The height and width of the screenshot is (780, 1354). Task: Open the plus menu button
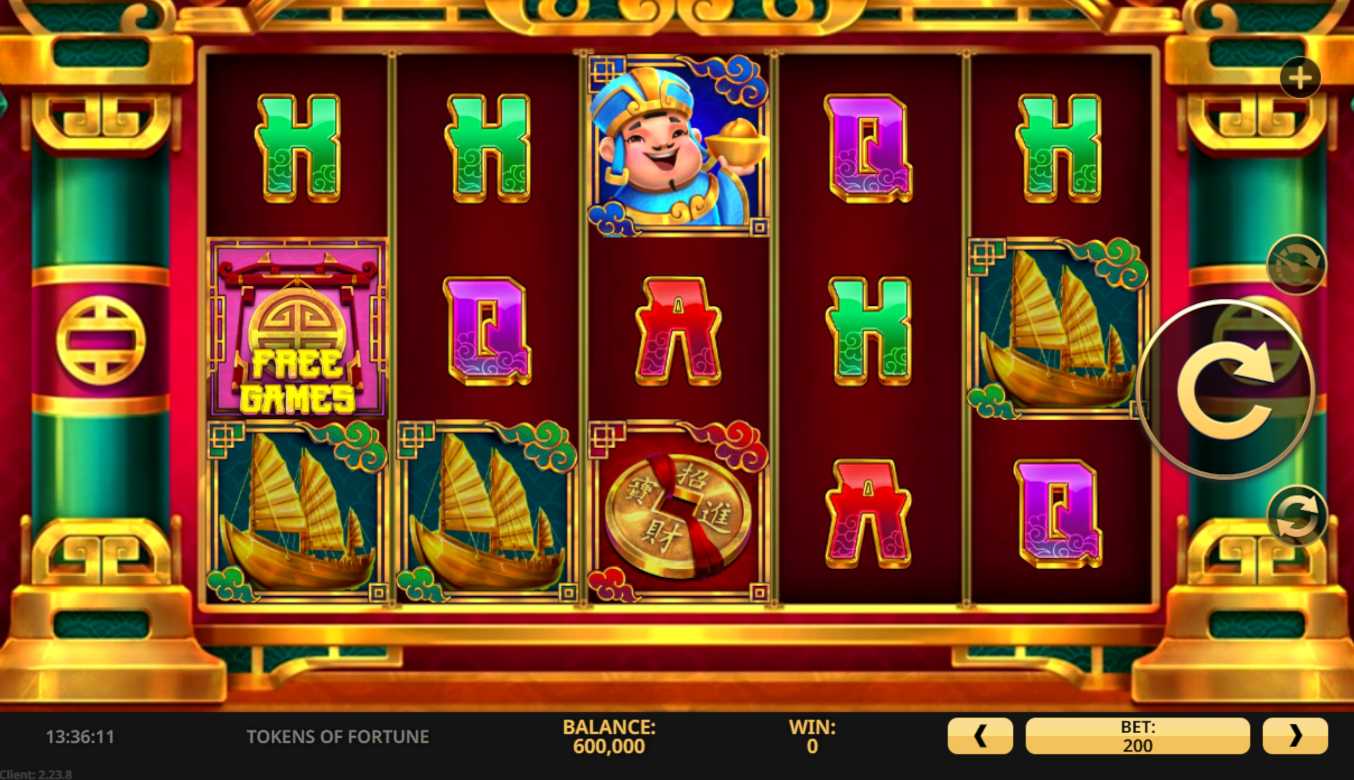(x=1300, y=78)
